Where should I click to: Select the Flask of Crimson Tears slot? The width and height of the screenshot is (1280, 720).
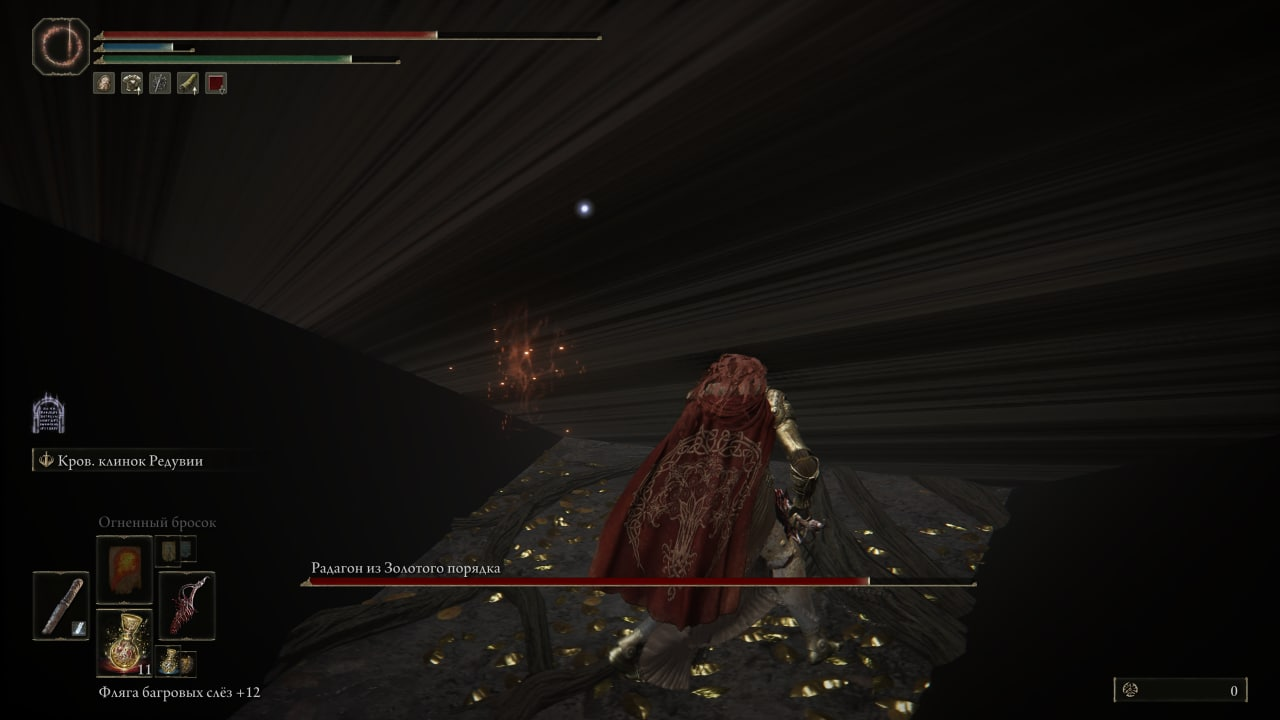[x=124, y=642]
